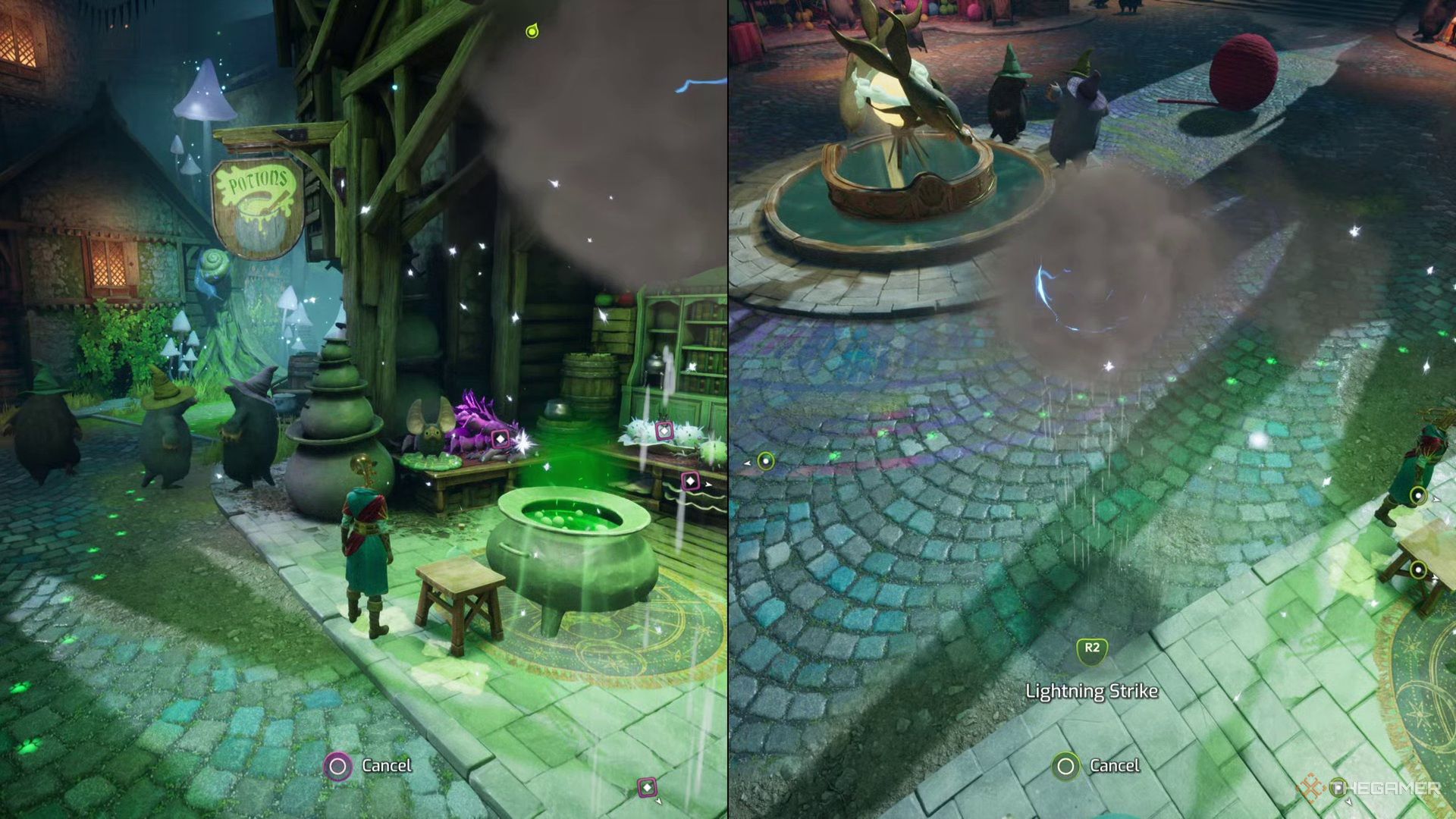Click the Cancel button on the right split screen
The width and height of the screenshot is (1456, 819).
[1092, 766]
